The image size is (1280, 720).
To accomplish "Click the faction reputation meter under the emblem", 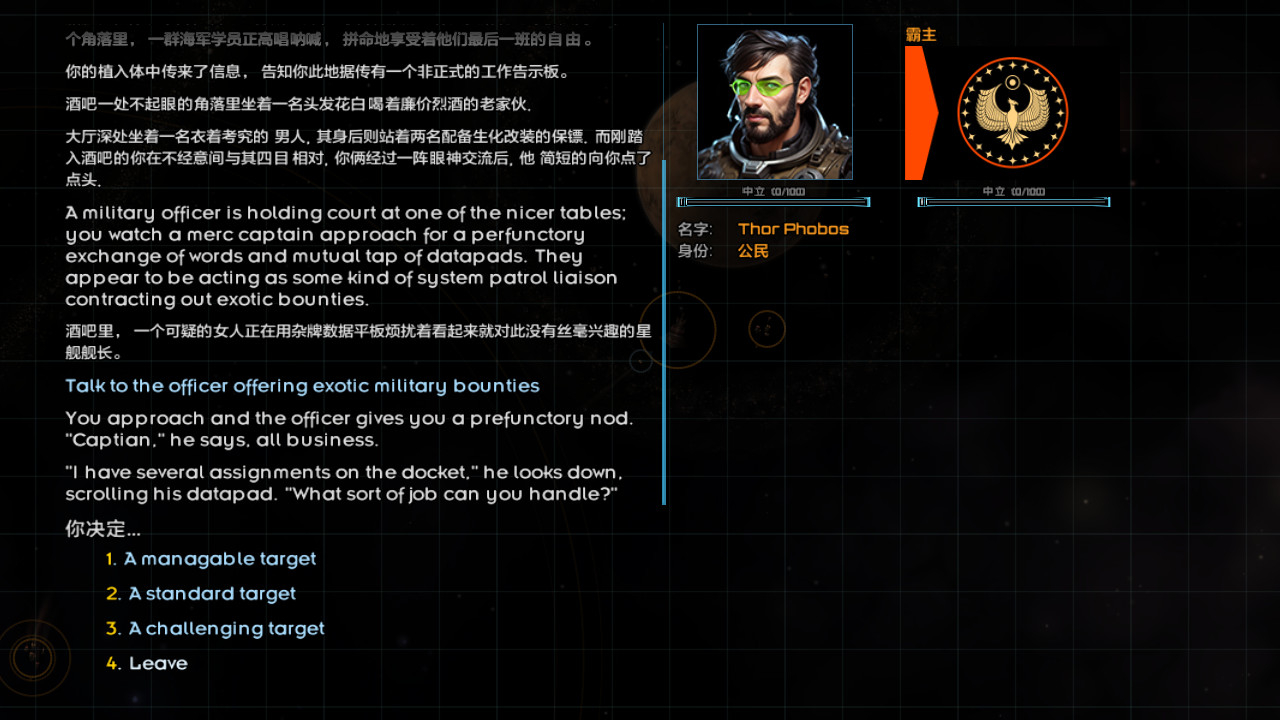I will 1013,202.
